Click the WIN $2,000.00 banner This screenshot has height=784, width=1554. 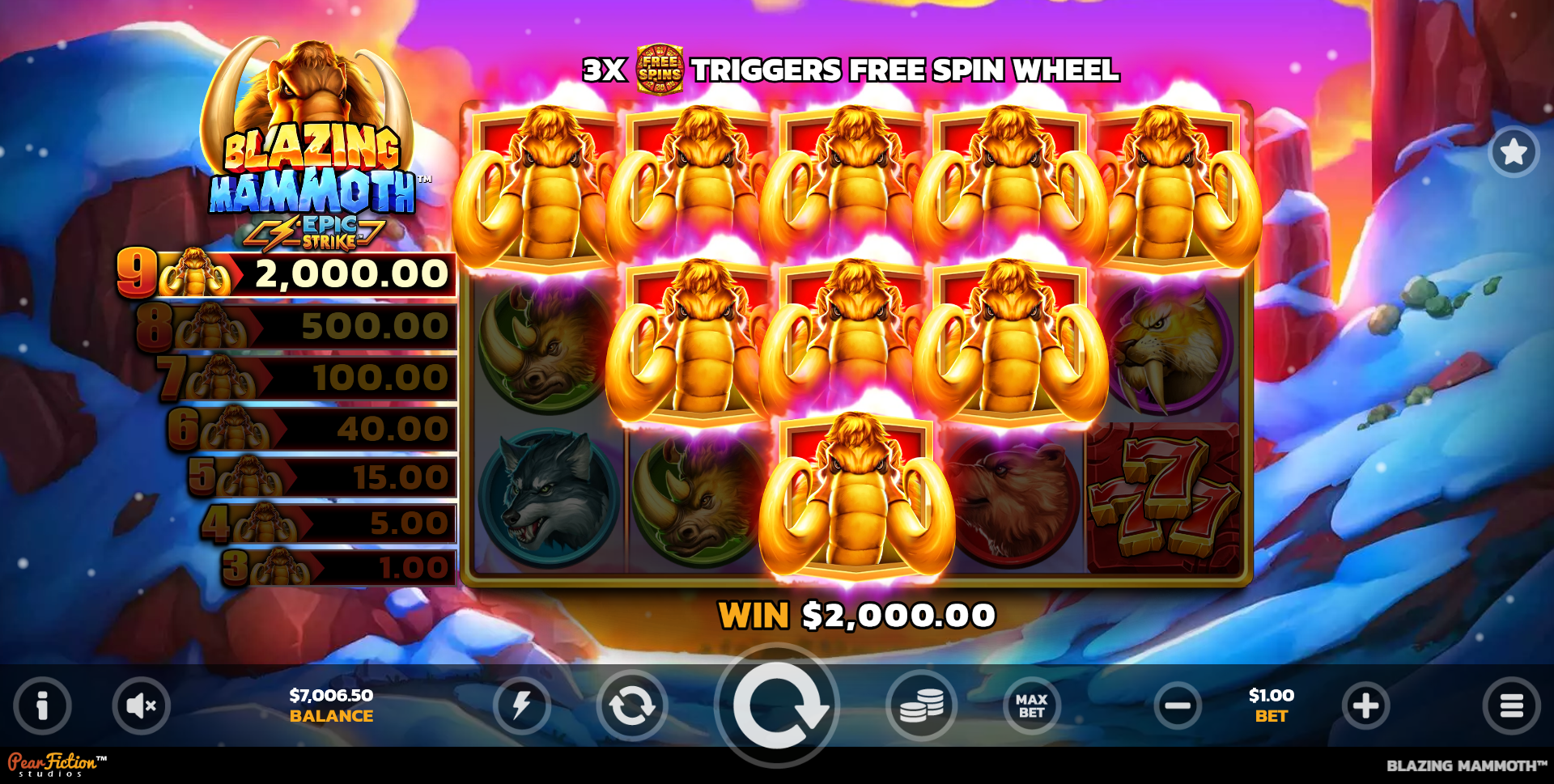(x=856, y=615)
